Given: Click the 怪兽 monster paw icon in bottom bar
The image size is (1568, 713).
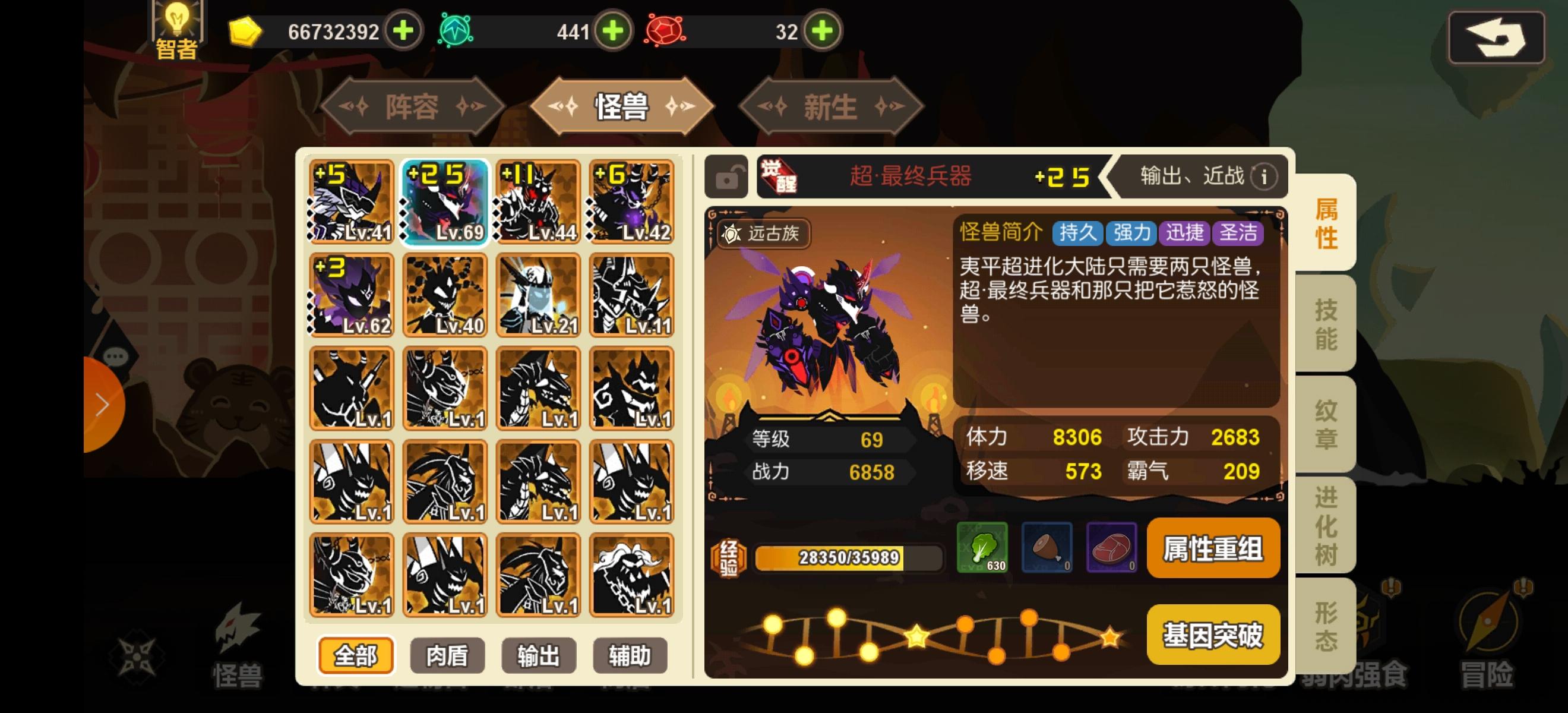Looking at the screenshot, I should point(238,639).
